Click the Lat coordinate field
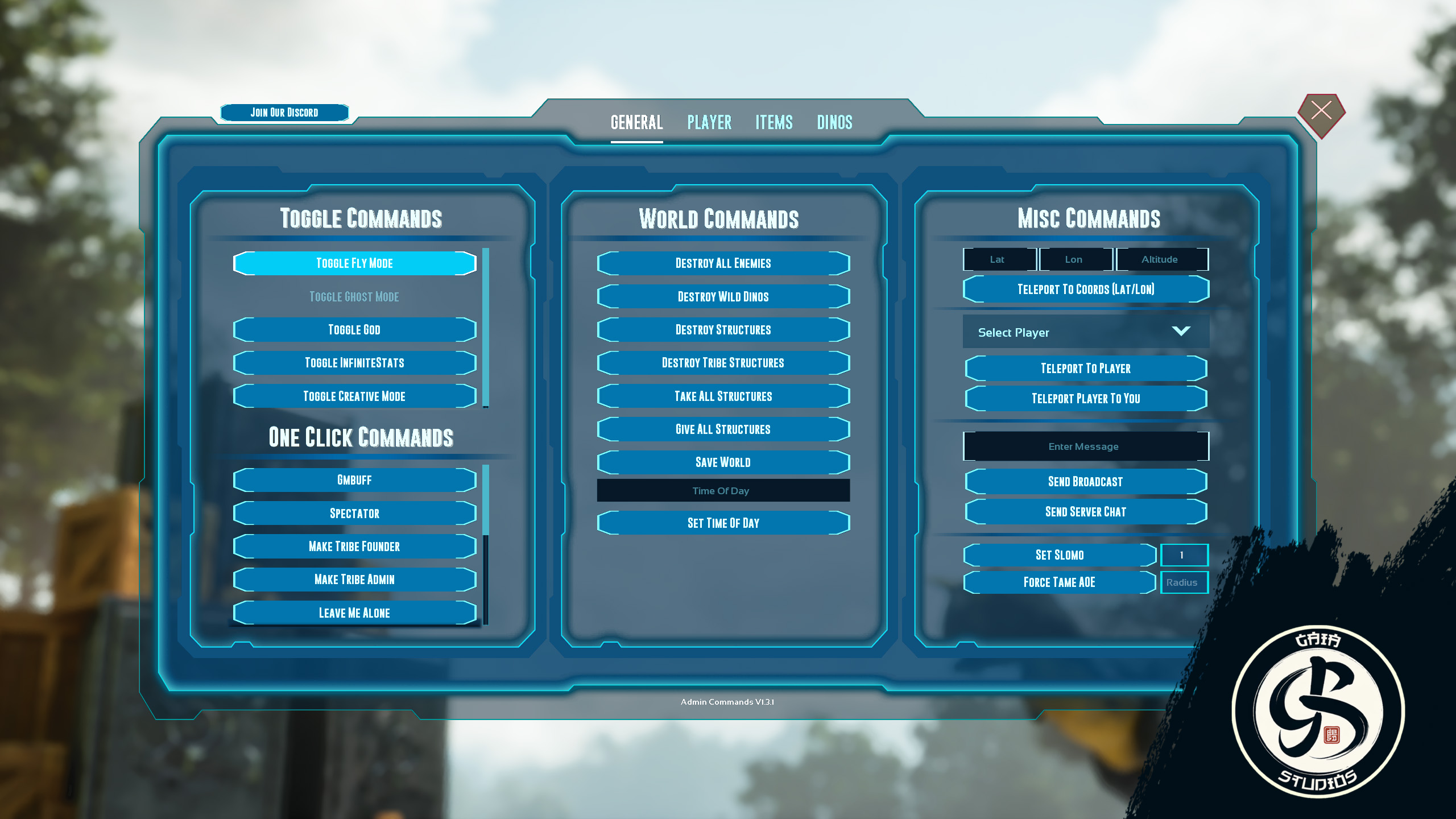 pyautogui.click(x=998, y=259)
